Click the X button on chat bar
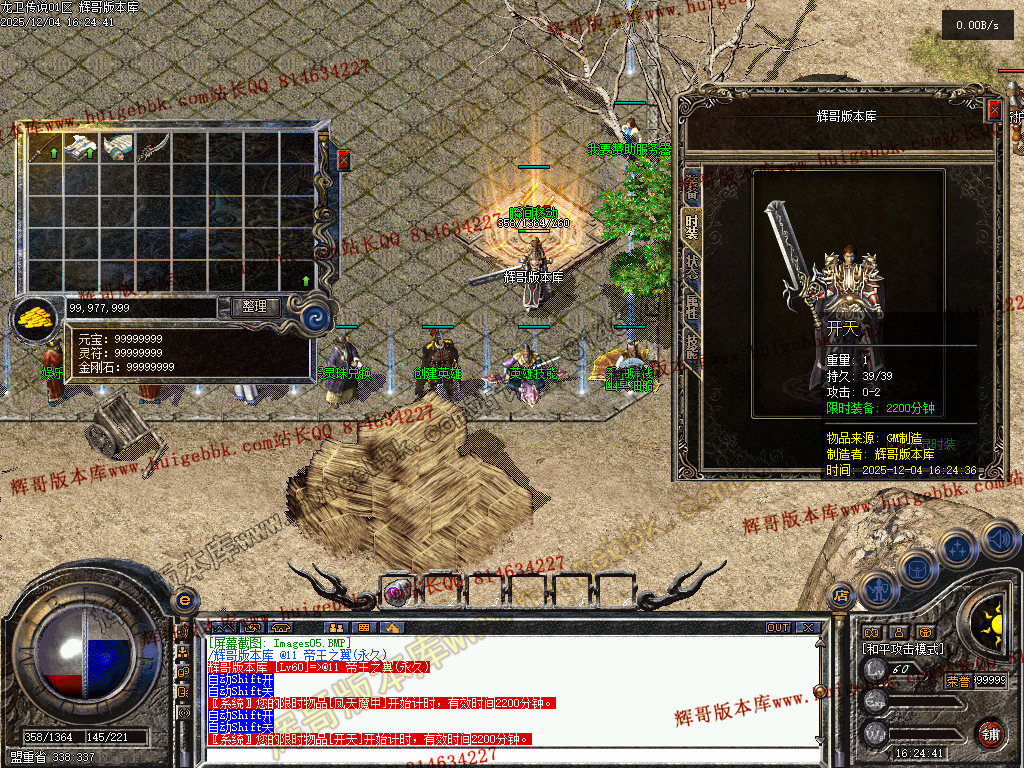1024x768 pixels. [808, 627]
